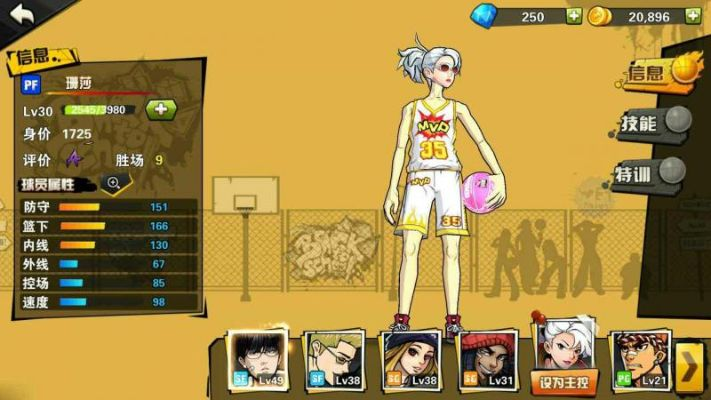Show more players with the yellow arrow
711x400 pixels.
[690, 367]
